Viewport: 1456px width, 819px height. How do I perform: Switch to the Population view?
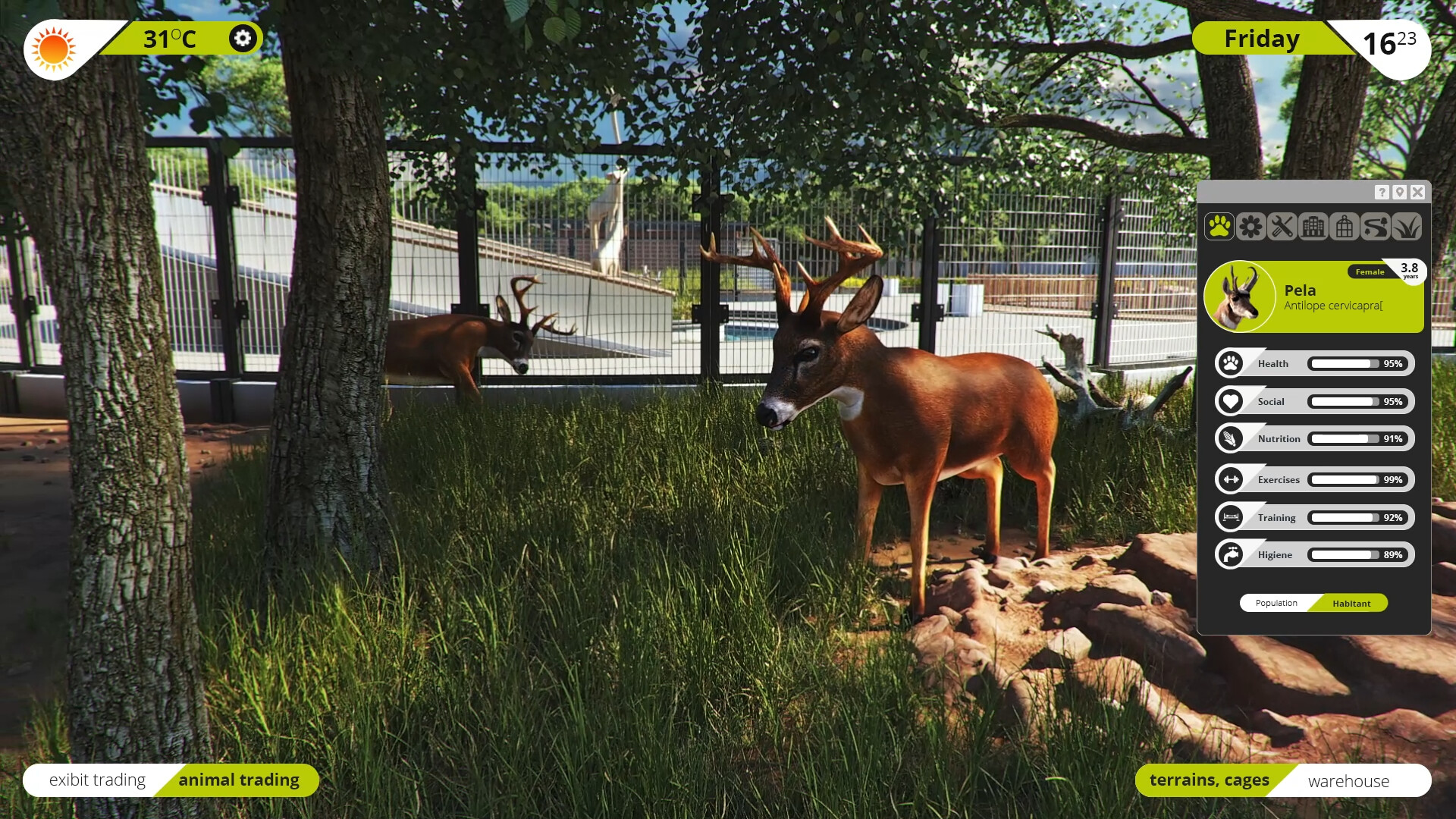tap(1275, 603)
